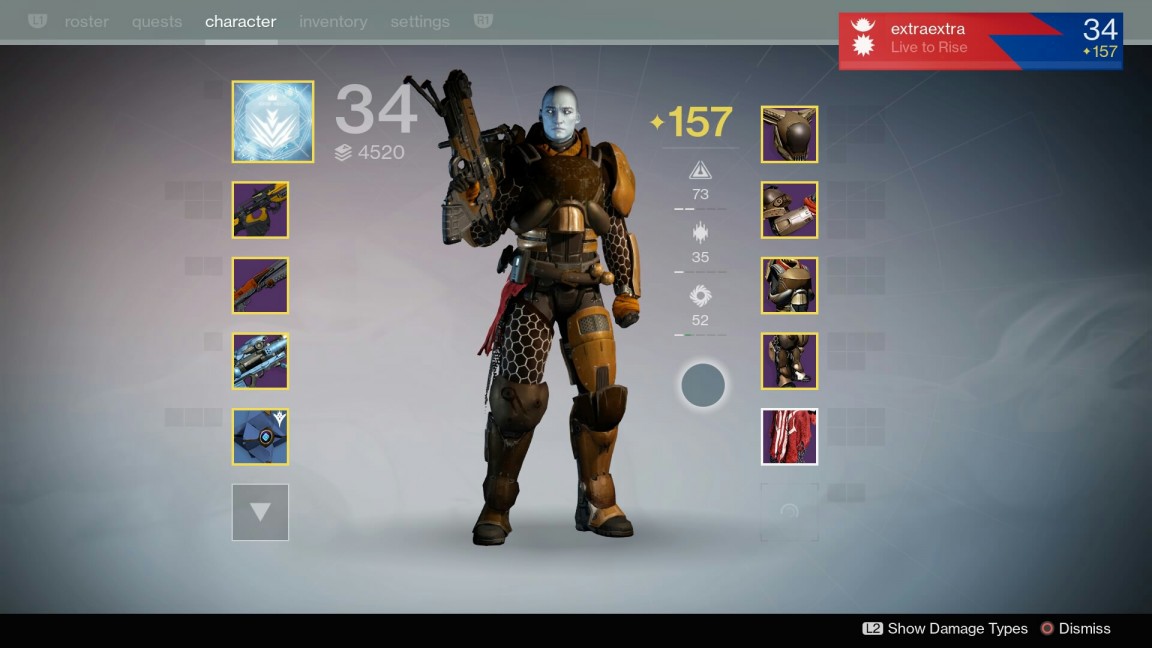The width and height of the screenshot is (1152, 648).
Task: Select the grey circular artifact slot
Action: pyautogui.click(x=703, y=385)
